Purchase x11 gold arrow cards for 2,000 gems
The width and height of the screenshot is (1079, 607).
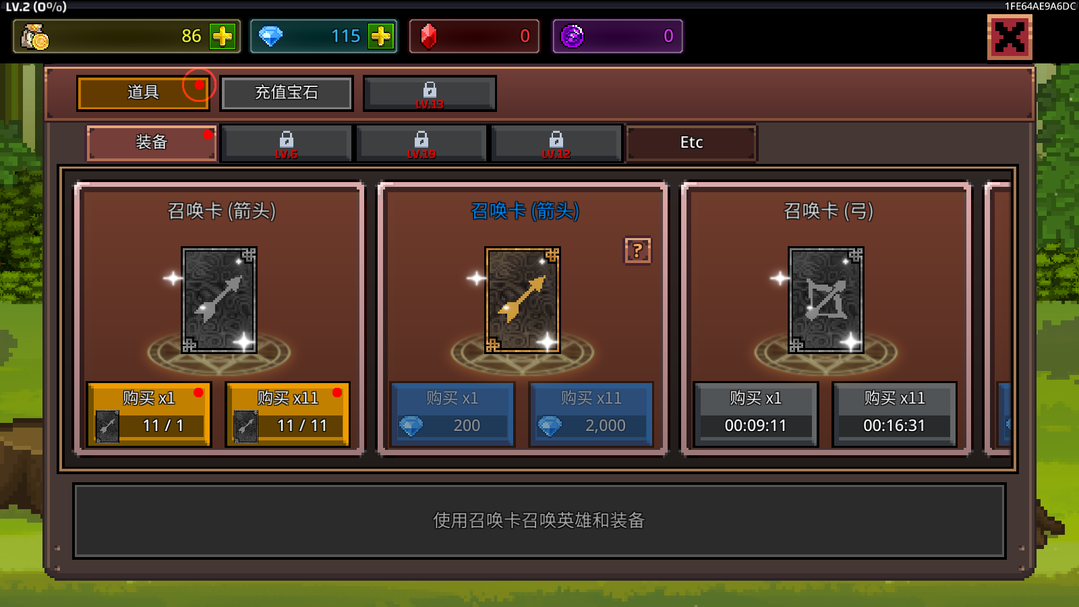click(x=590, y=413)
